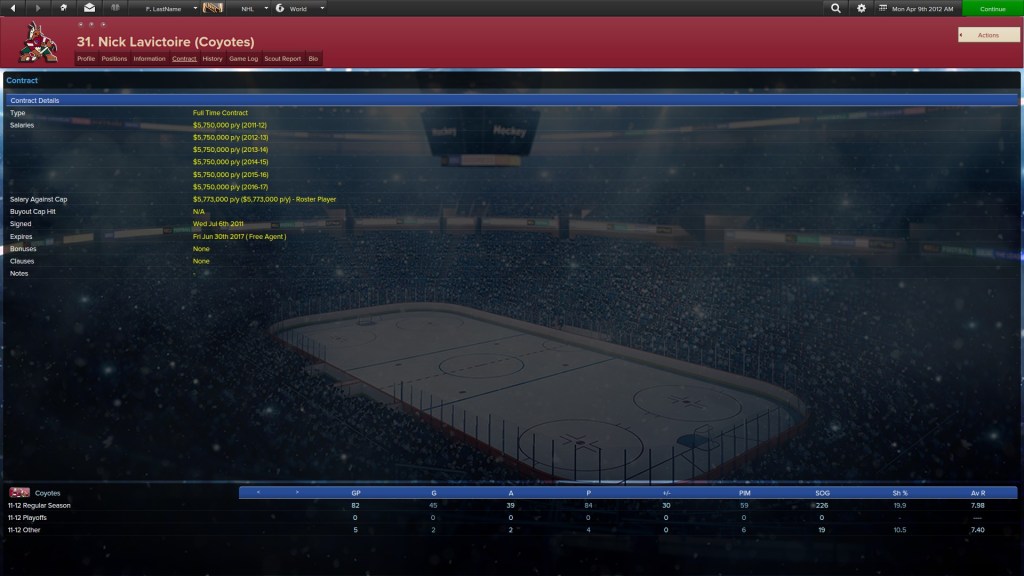
Task: Navigate forward with the right arrow
Action: point(37,8)
